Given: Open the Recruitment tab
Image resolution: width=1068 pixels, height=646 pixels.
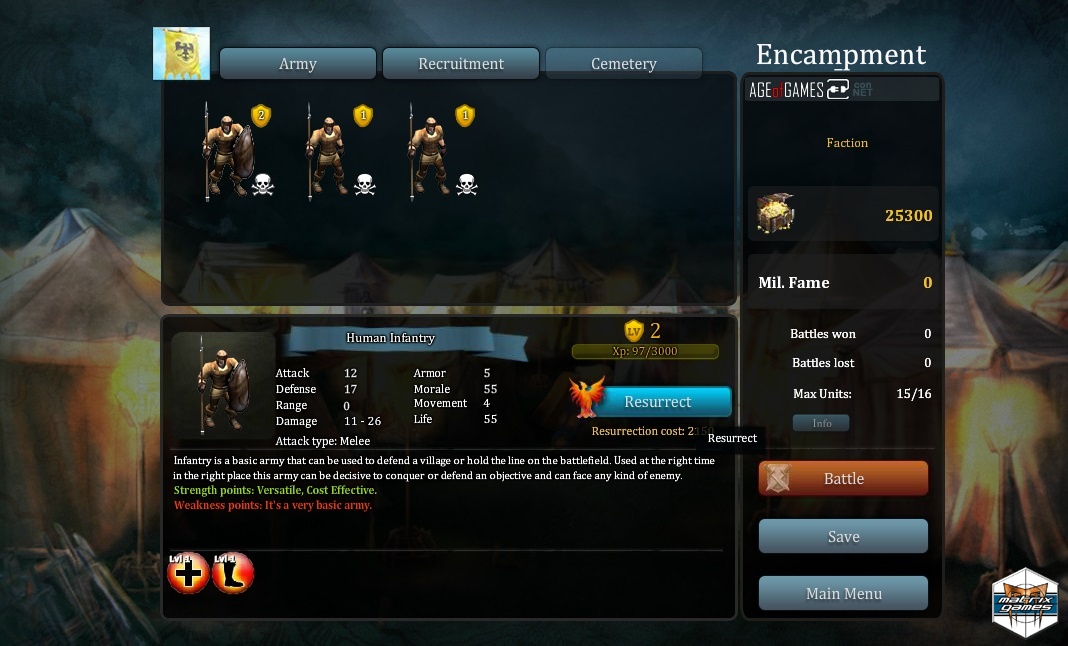Looking at the screenshot, I should click(461, 63).
